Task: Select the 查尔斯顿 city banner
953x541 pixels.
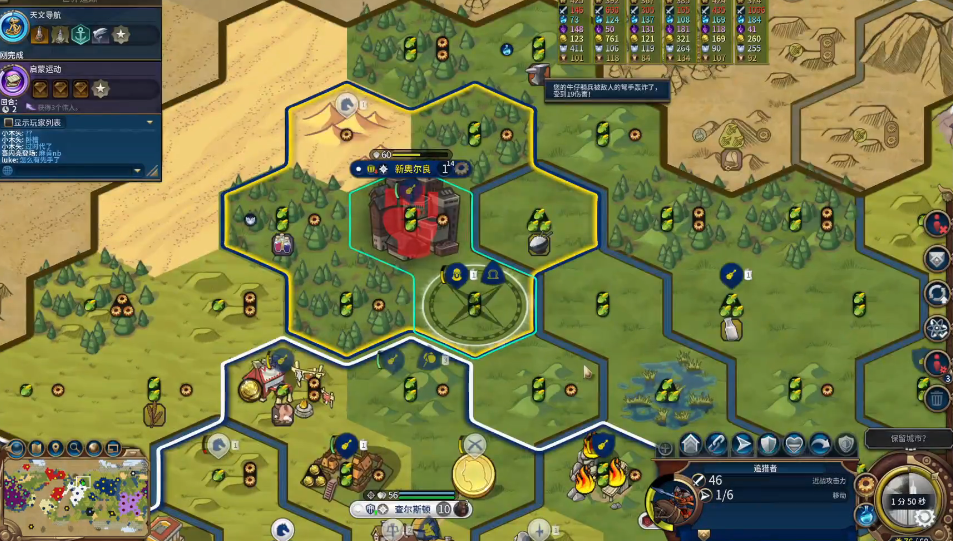Action: point(412,509)
